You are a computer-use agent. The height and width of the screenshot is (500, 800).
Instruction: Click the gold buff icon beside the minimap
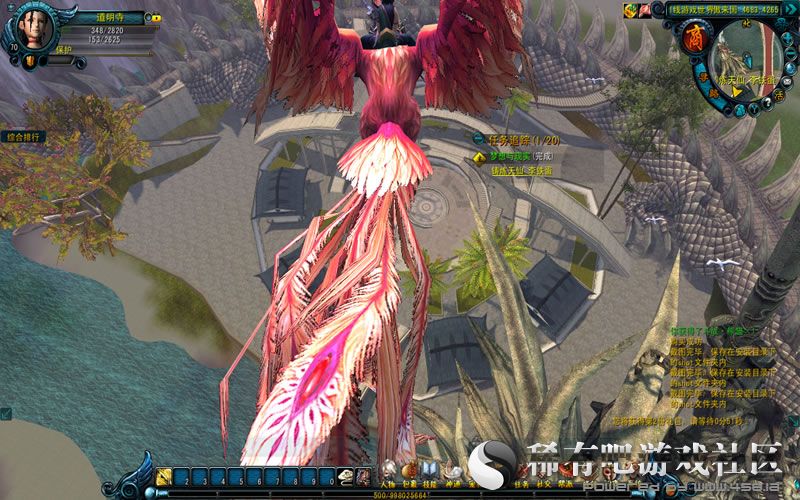point(630,10)
